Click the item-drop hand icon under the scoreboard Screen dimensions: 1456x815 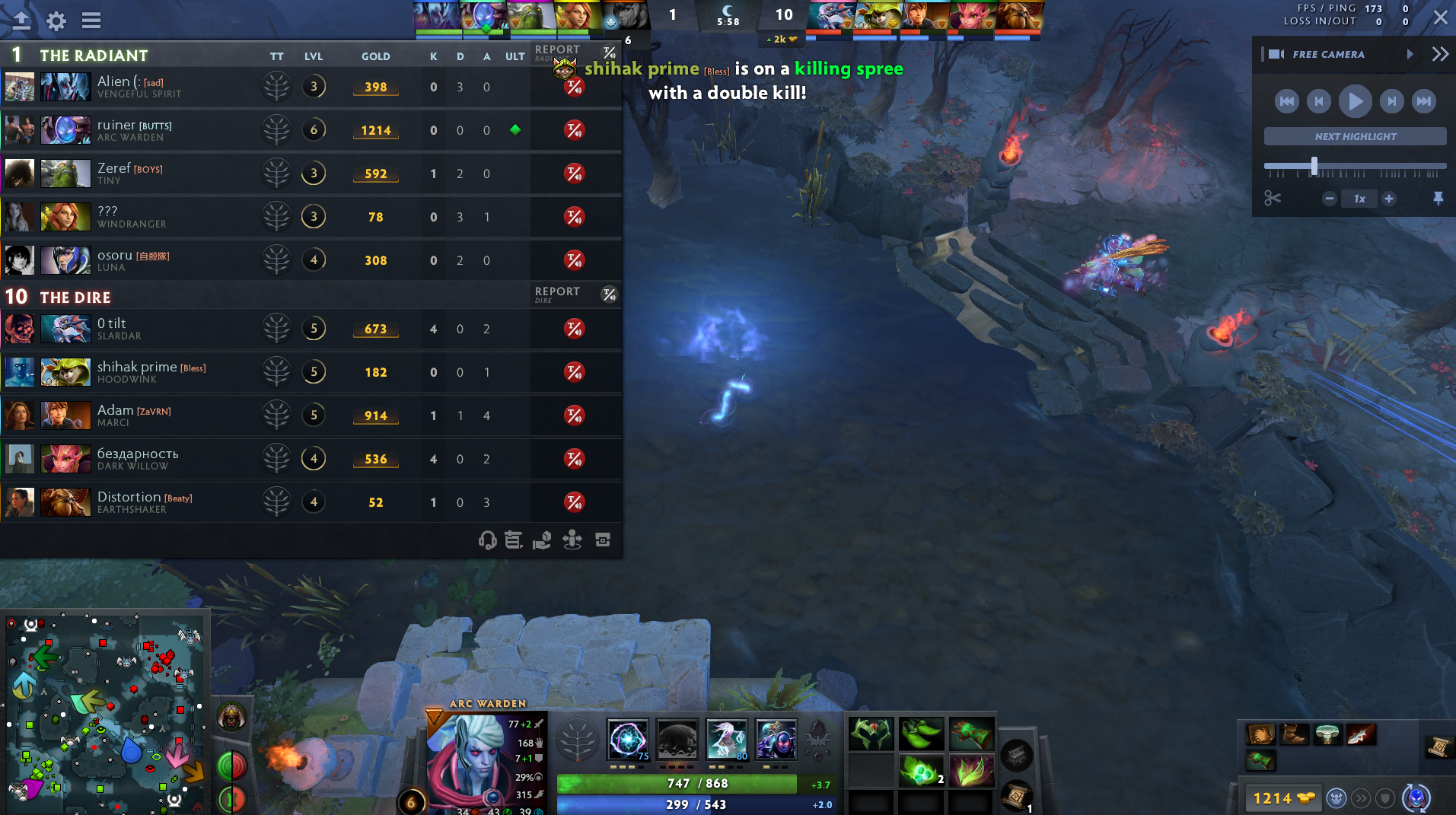[x=543, y=540]
